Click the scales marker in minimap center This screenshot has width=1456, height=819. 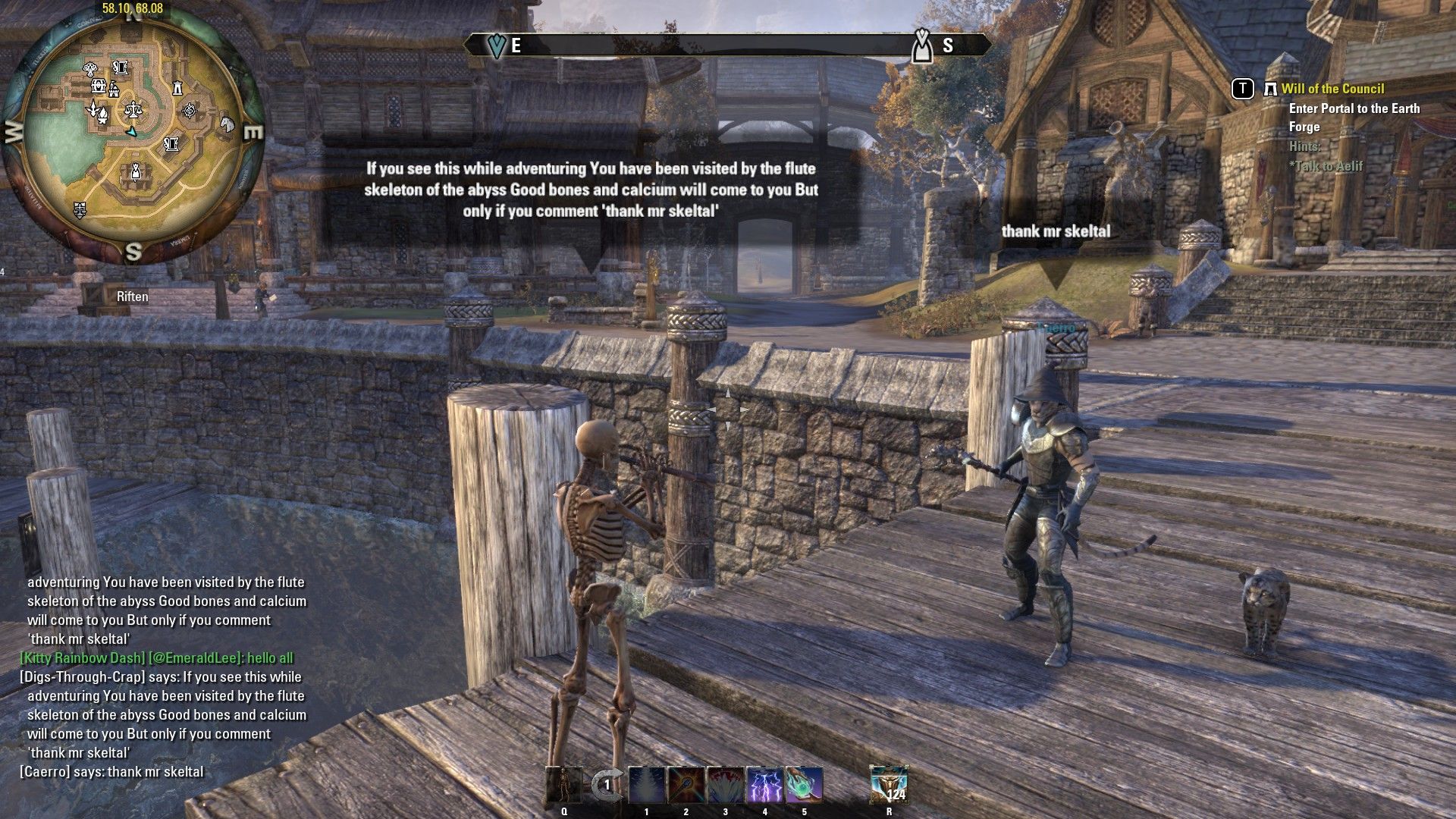click(134, 110)
